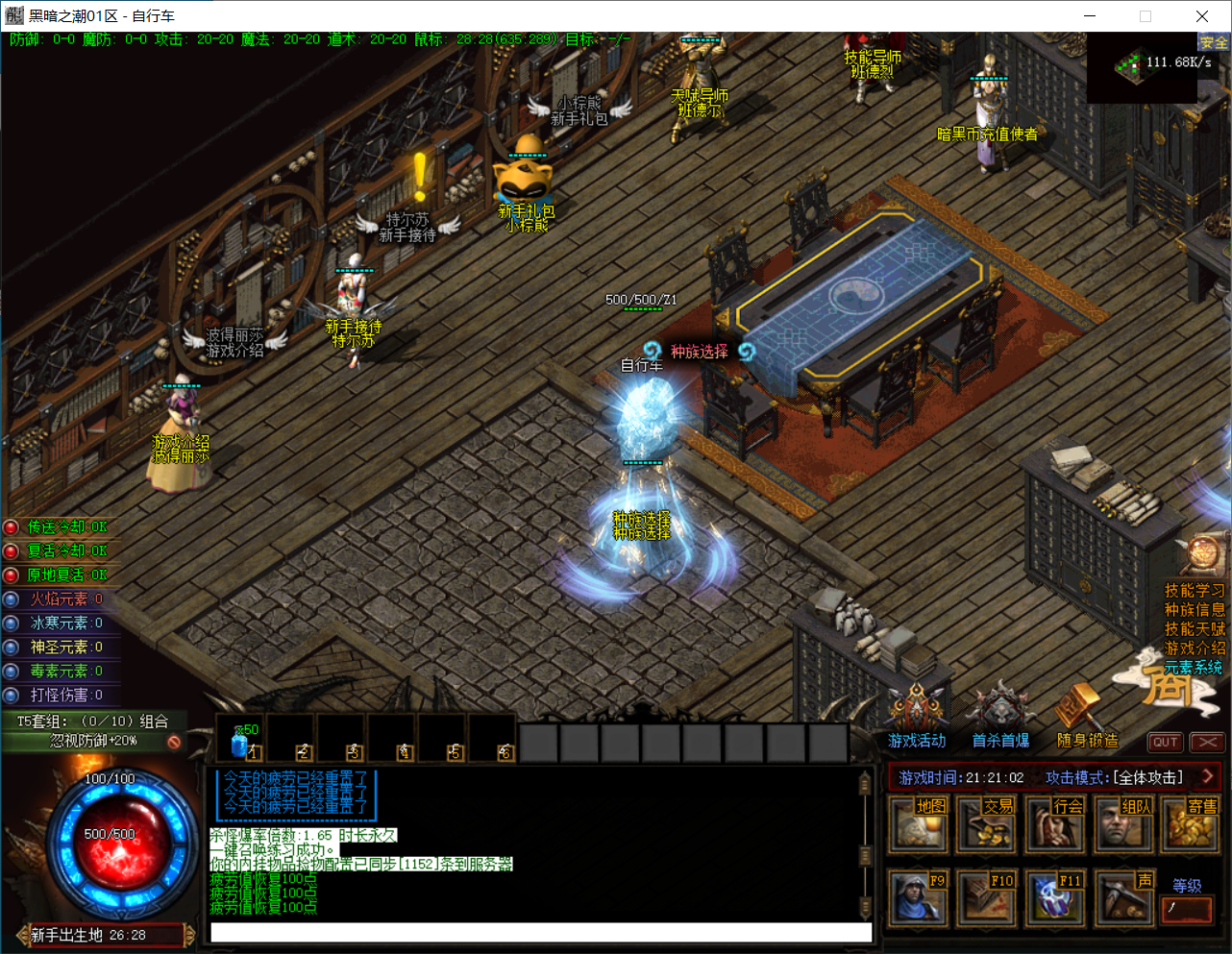Image resolution: width=1232 pixels, height=954 pixels.
Task: Open 首杀首爆 first kill icon
Action: click(x=999, y=716)
